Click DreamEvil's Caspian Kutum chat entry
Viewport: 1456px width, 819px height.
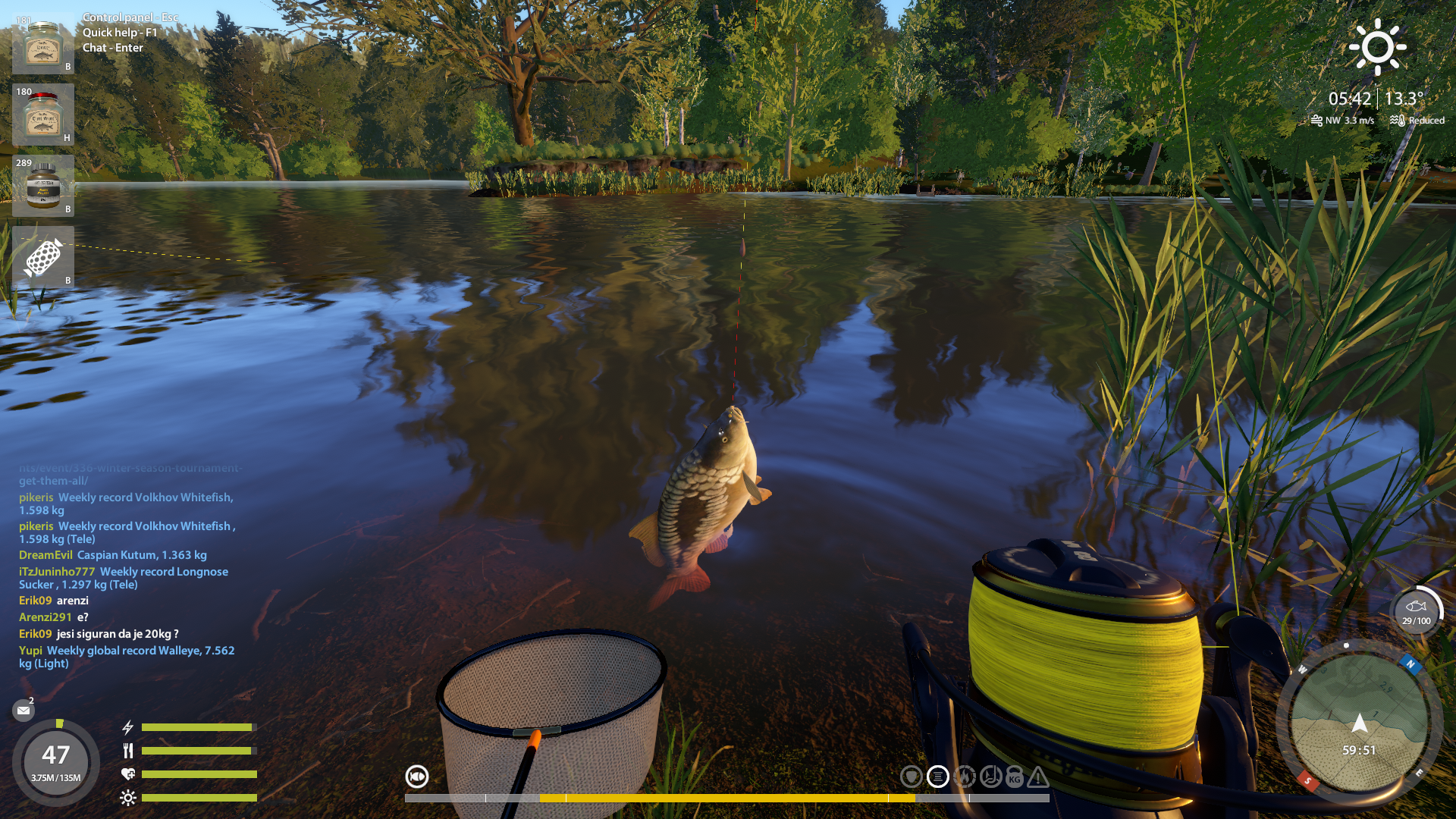[113, 555]
